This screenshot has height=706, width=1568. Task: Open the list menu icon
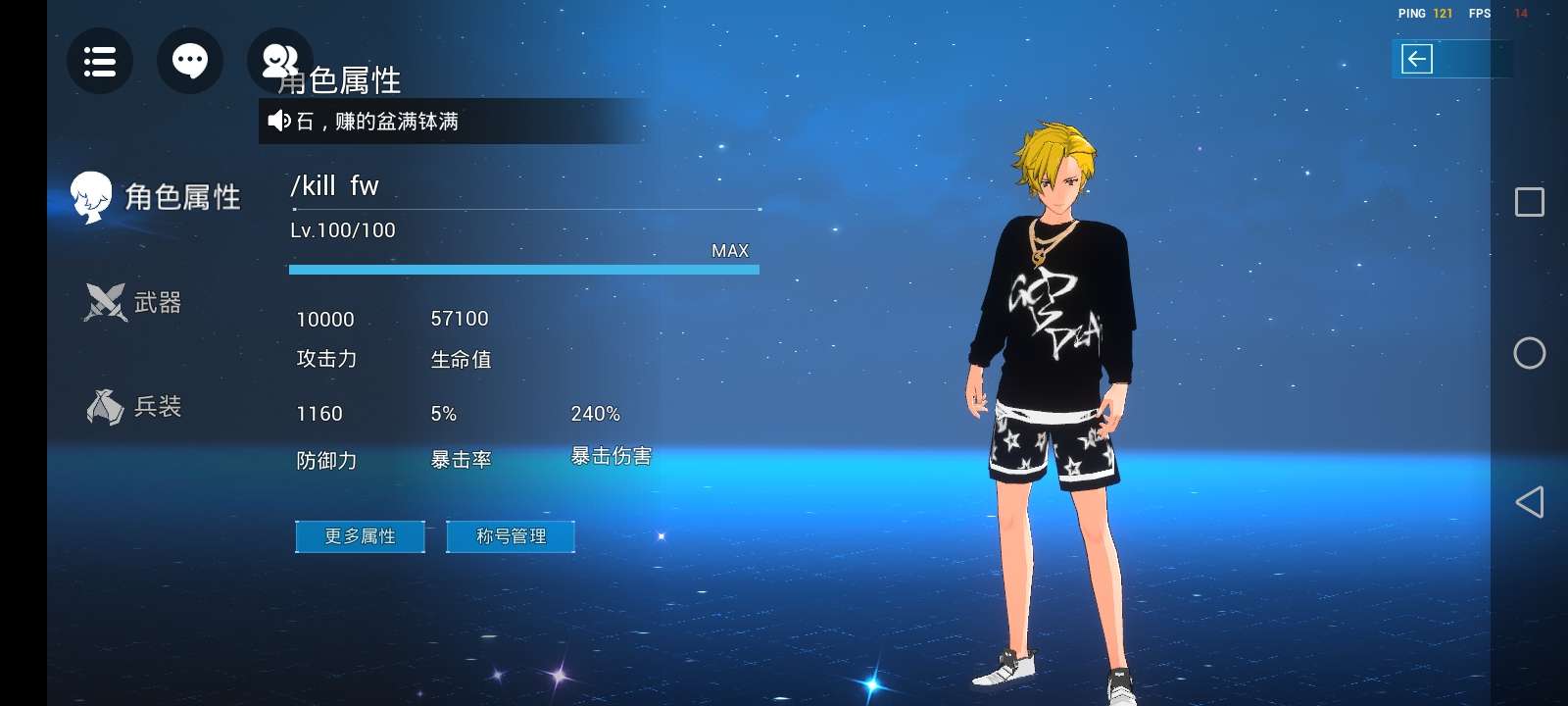99,61
